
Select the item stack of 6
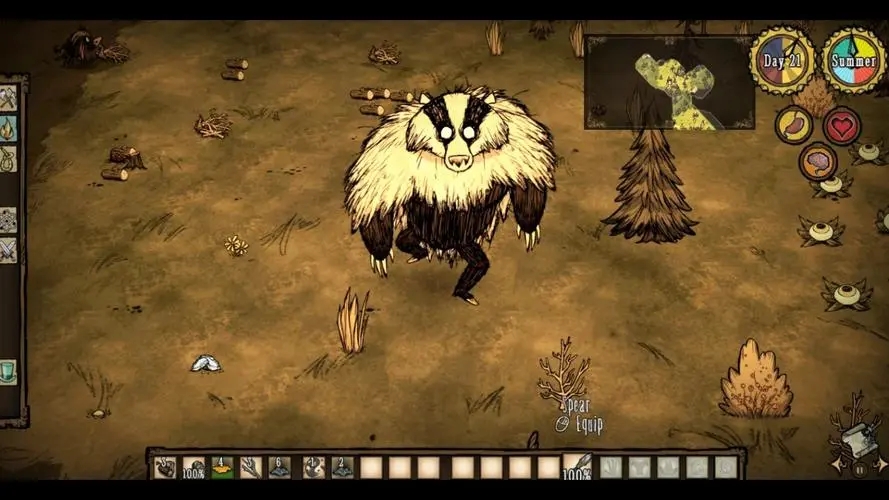point(280,467)
